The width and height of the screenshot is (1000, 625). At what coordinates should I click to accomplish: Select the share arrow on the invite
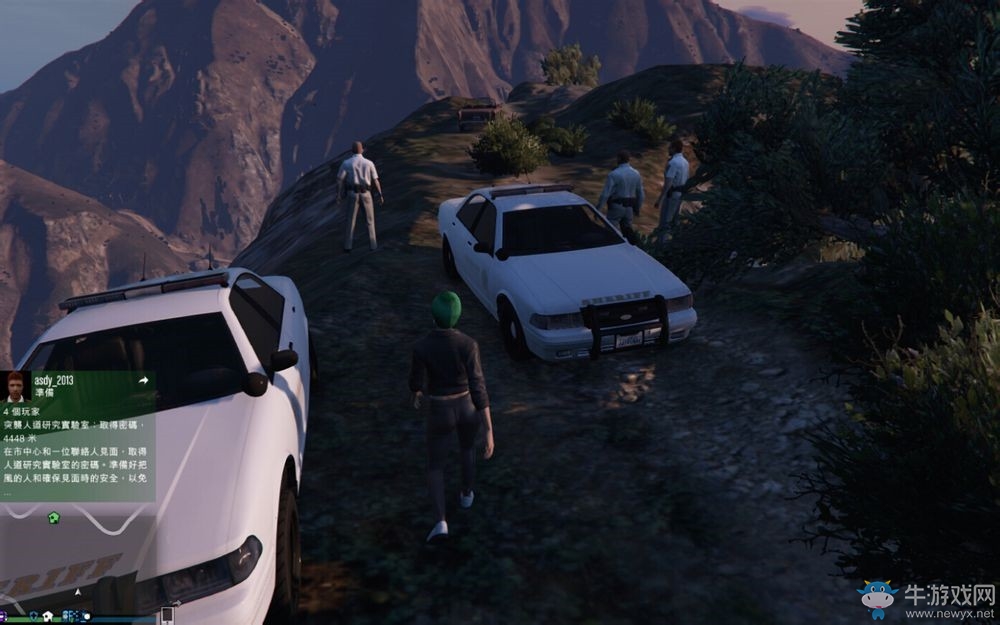tap(143, 380)
